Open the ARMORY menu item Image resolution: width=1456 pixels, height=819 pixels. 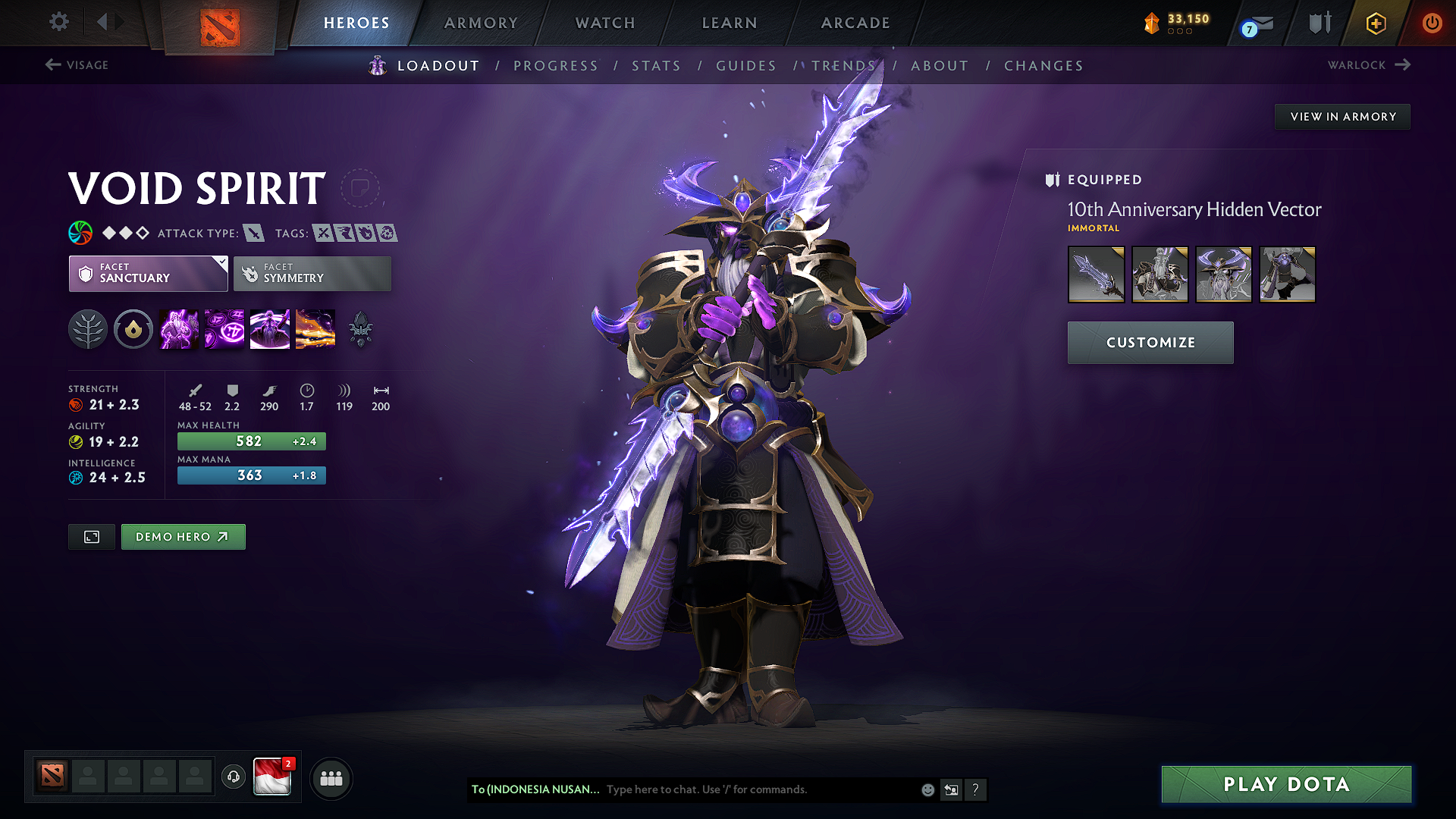(481, 23)
